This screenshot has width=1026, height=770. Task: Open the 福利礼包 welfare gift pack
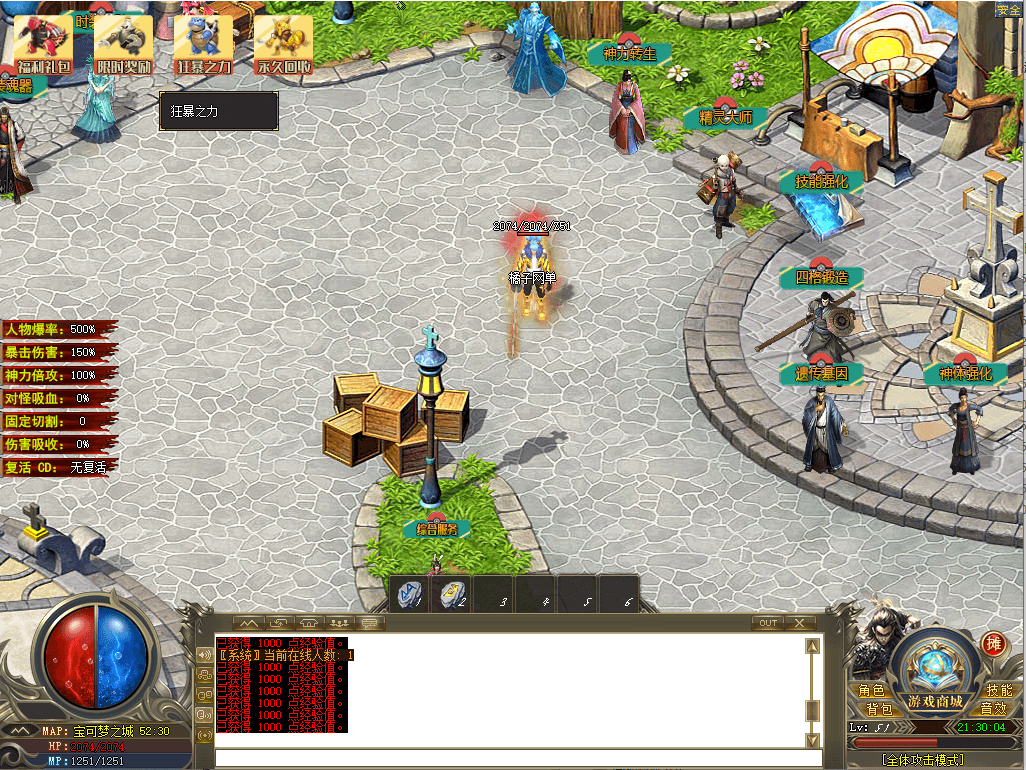pyautogui.click(x=45, y=45)
